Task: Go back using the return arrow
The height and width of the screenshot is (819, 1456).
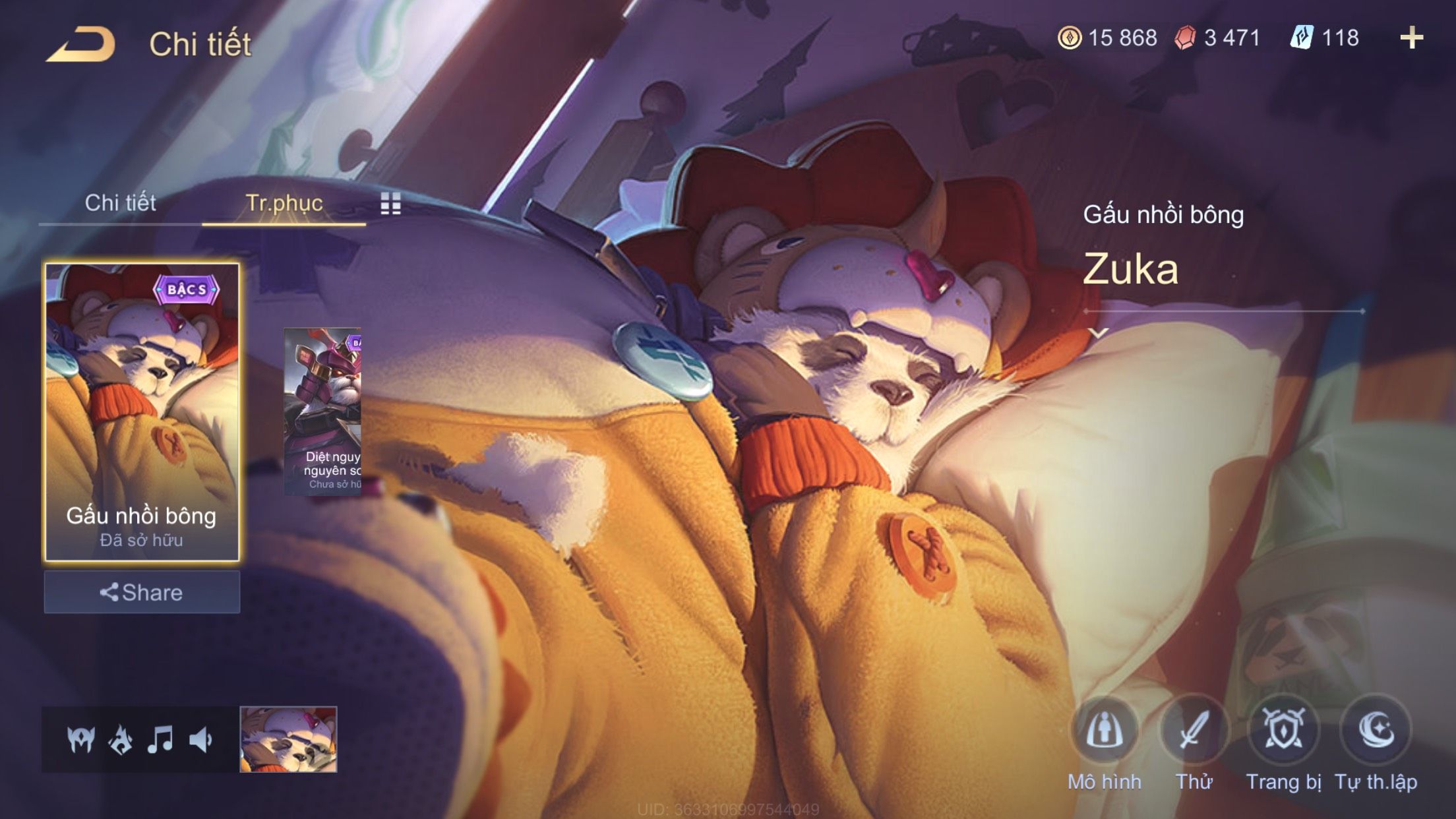Action: click(80, 45)
